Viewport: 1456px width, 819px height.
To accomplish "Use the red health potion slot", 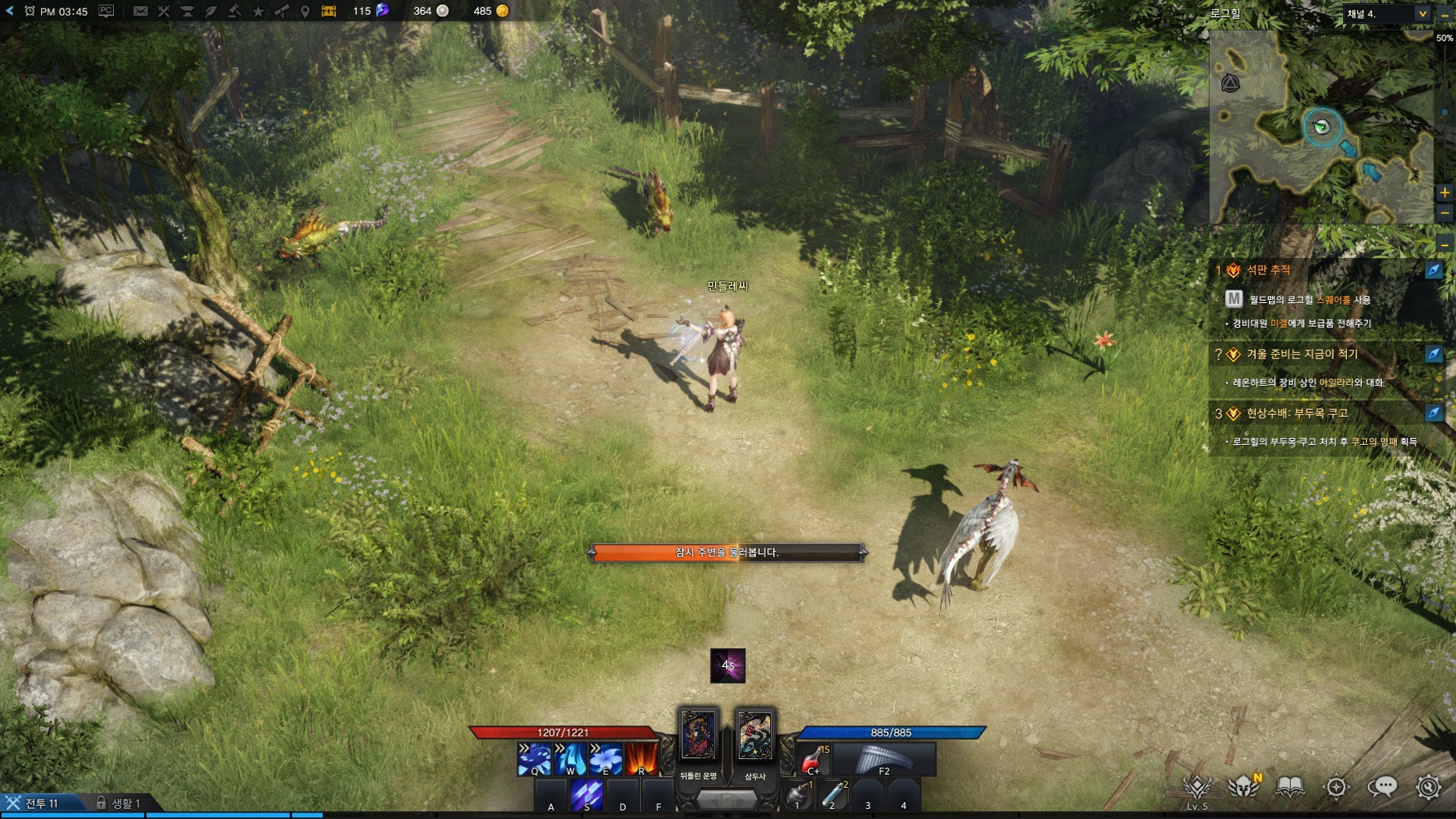I will point(813,759).
